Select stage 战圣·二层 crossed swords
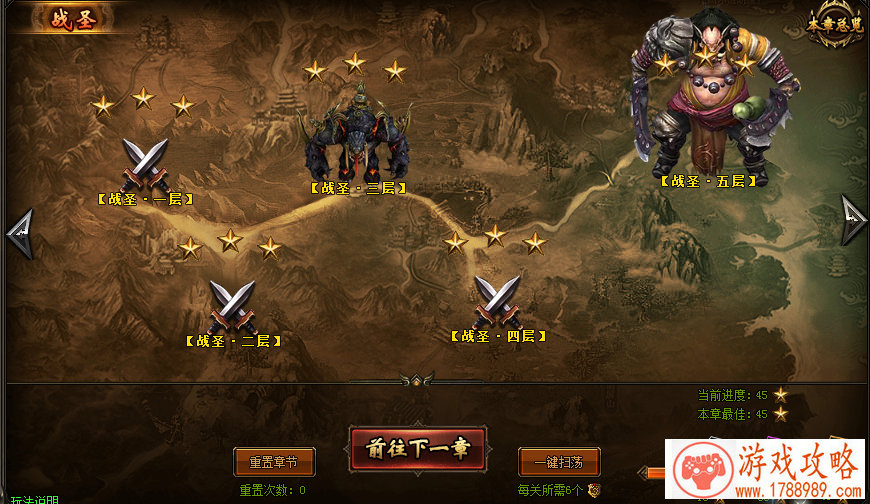This screenshot has width=870, height=504. (x=232, y=304)
